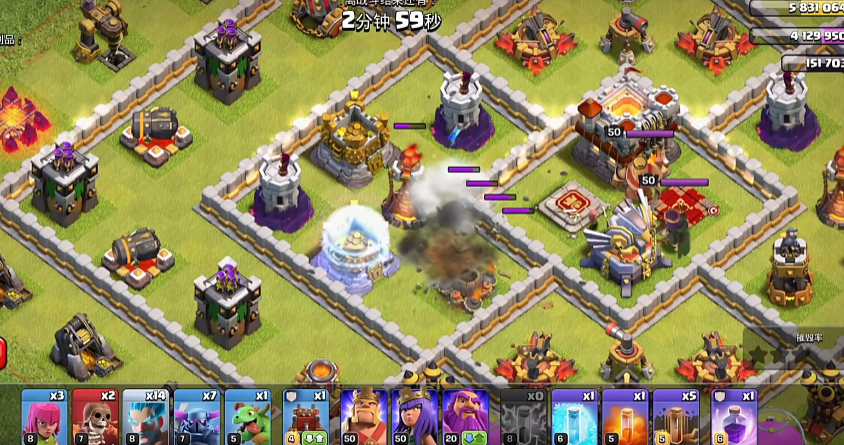
Task: Select the Archer troop card
Action: (x=46, y=417)
